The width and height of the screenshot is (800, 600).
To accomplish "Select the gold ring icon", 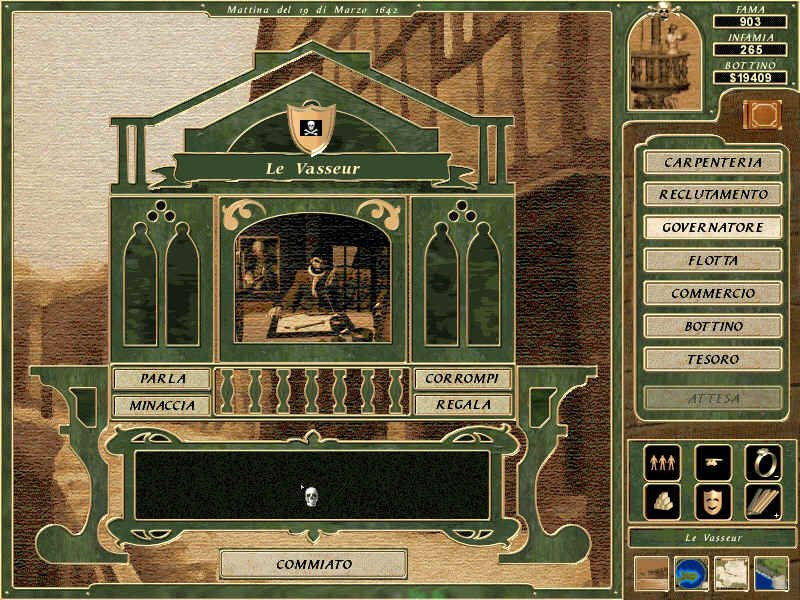I will click(763, 462).
